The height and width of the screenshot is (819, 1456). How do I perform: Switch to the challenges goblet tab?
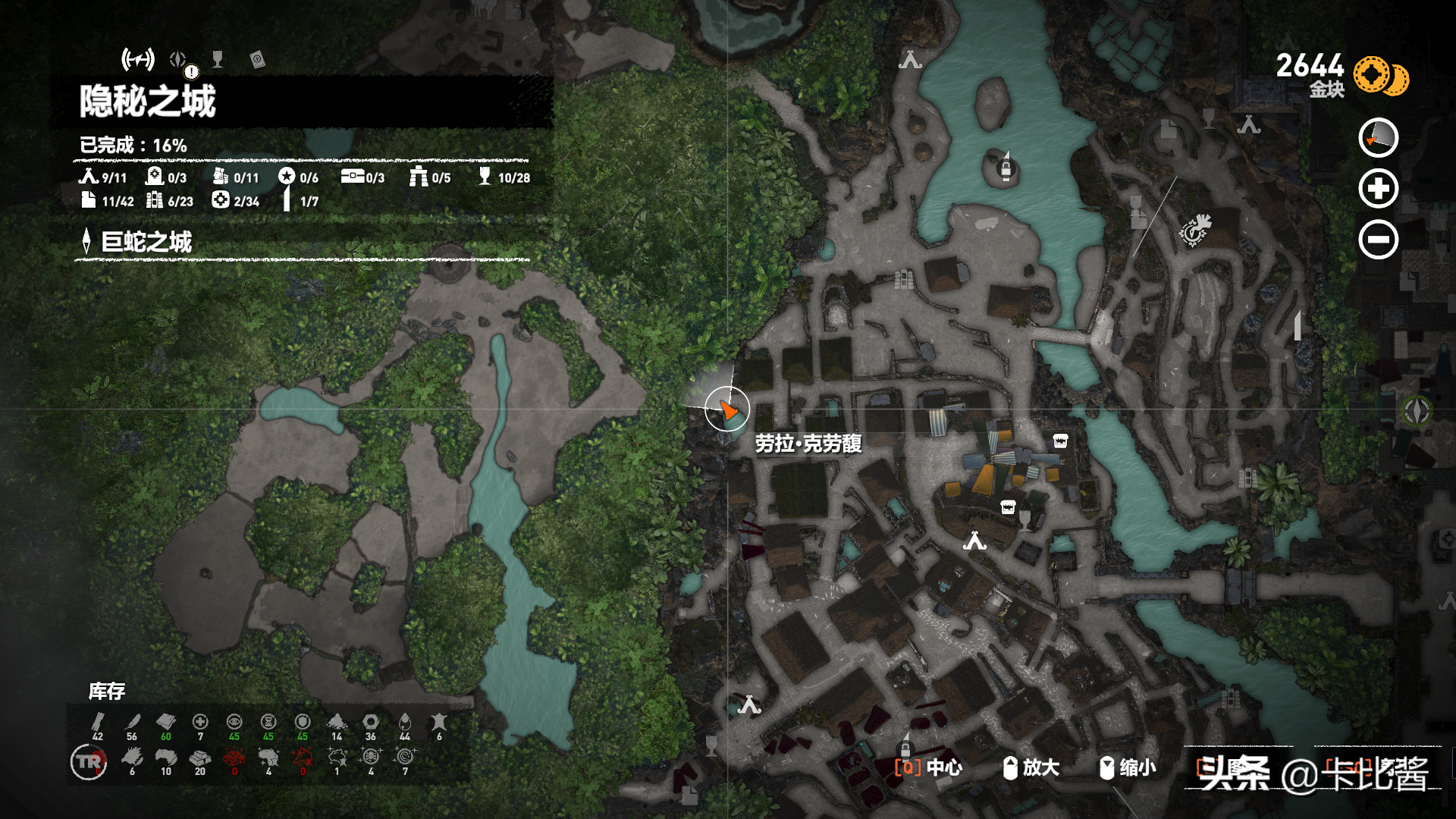coord(218,59)
